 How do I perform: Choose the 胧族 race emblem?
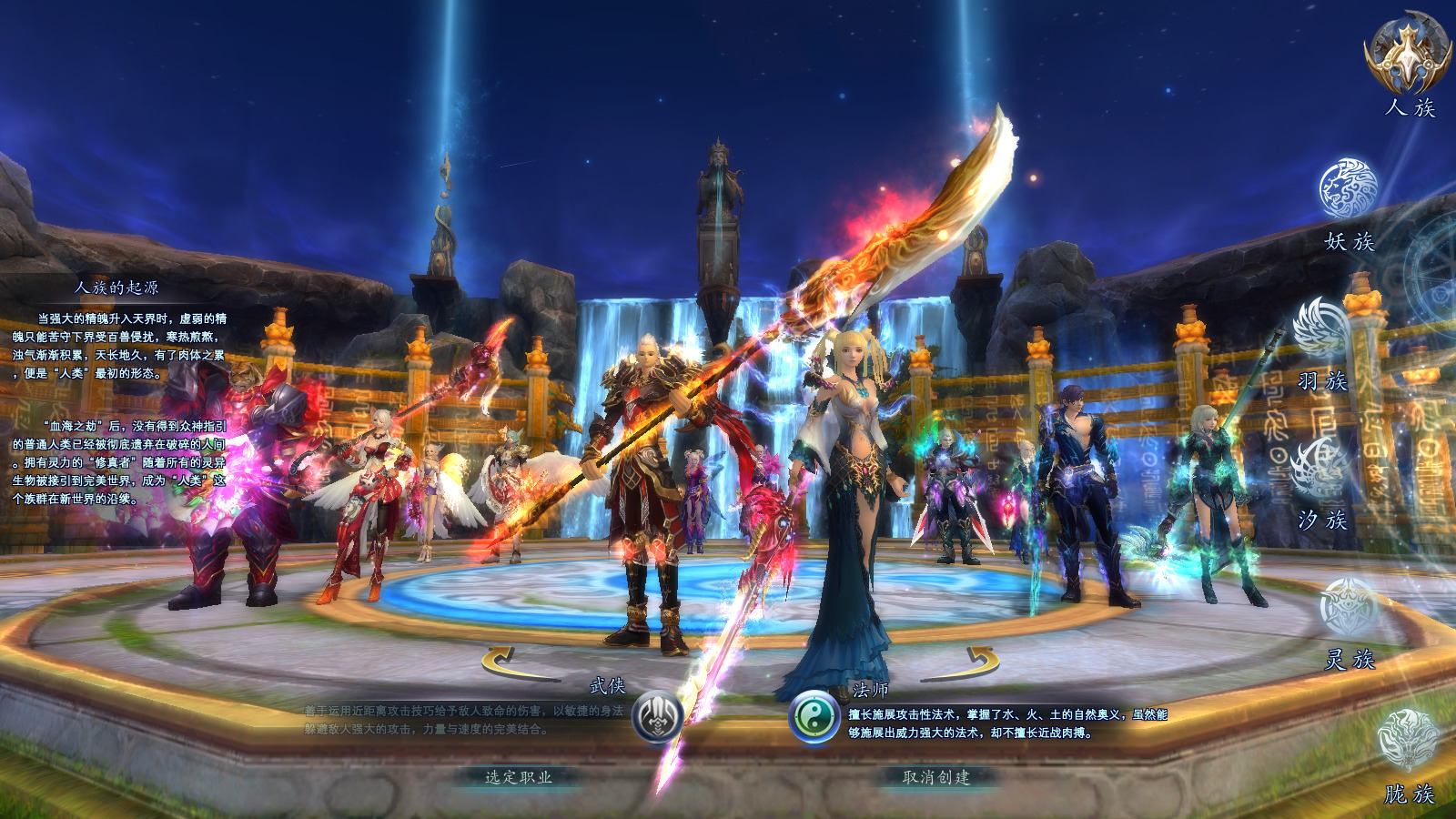click(x=1408, y=740)
